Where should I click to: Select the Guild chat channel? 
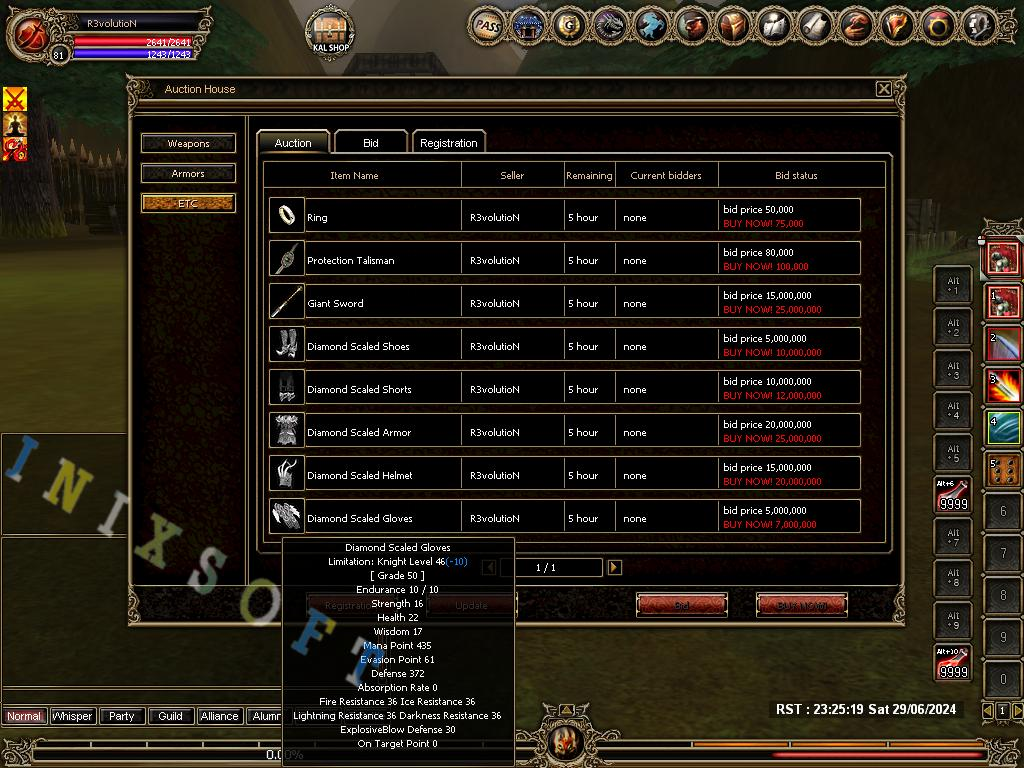coord(170,716)
